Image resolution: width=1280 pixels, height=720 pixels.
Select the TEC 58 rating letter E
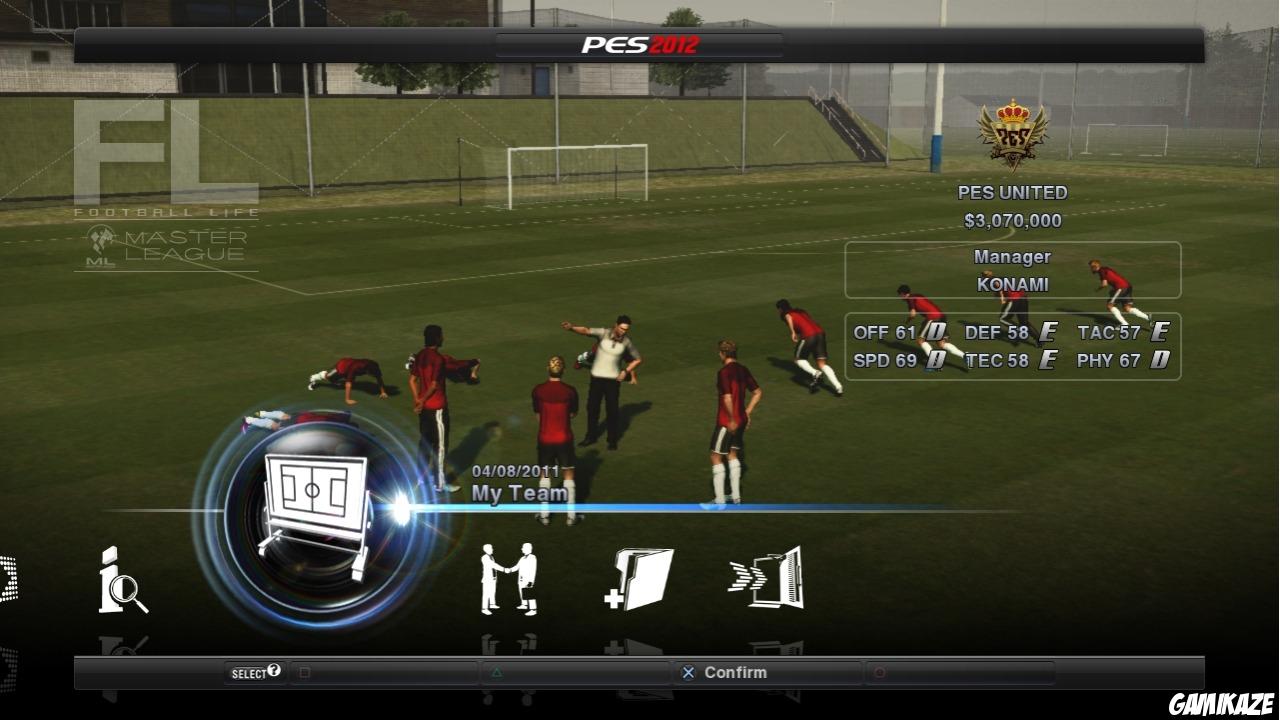pos(1047,361)
